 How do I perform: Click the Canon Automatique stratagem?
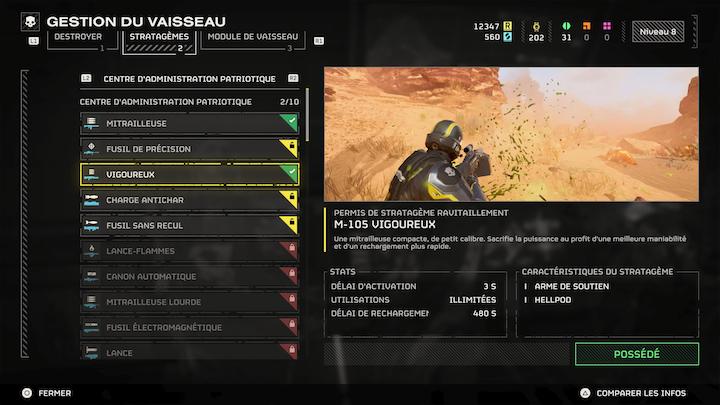tap(189, 277)
